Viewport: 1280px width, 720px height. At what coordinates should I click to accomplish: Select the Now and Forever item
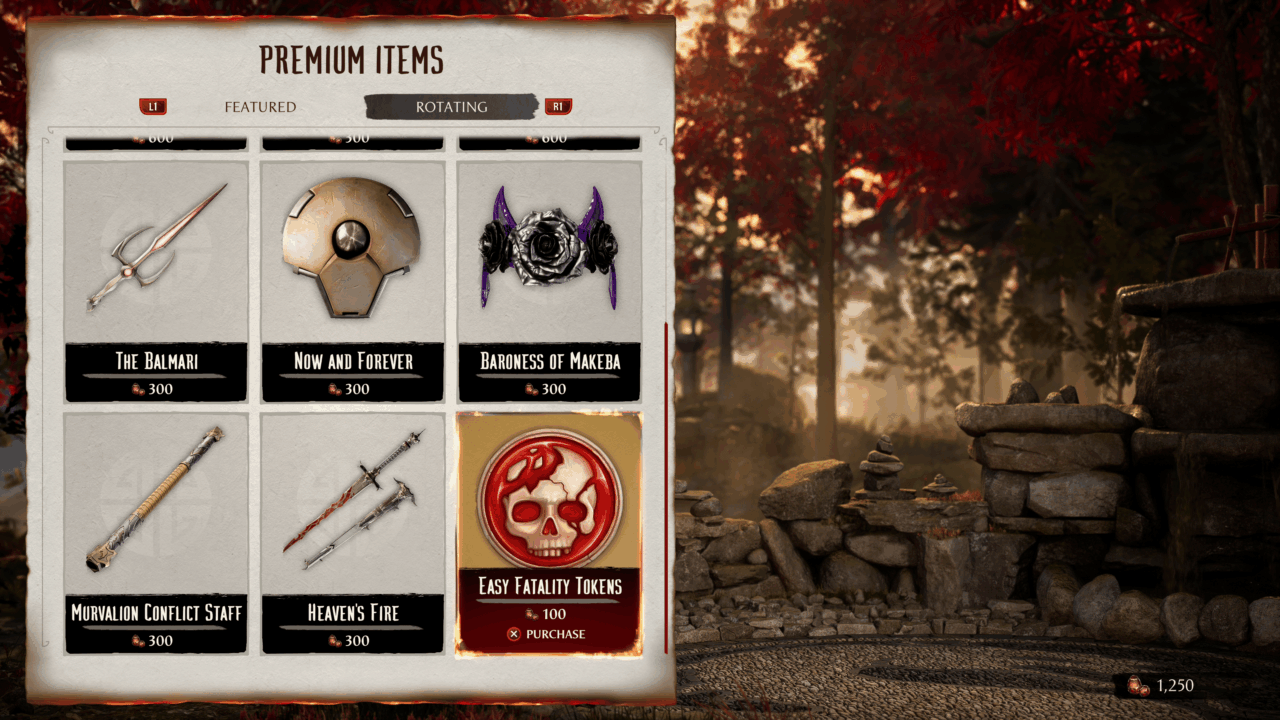coord(353,280)
